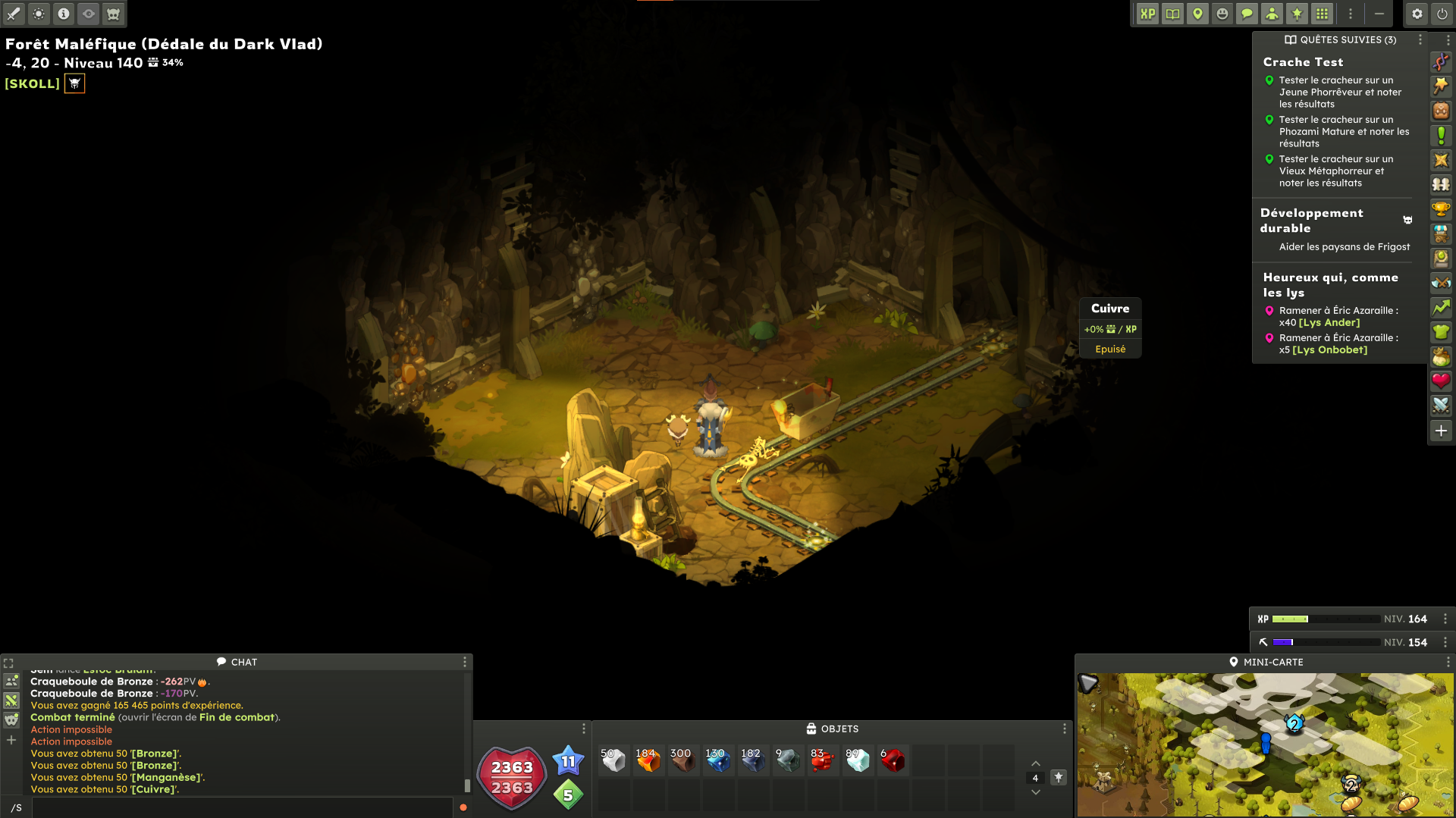Open the Cracheur Test quest entry
Image resolution: width=1456 pixels, height=818 pixels.
coord(1303,62)
